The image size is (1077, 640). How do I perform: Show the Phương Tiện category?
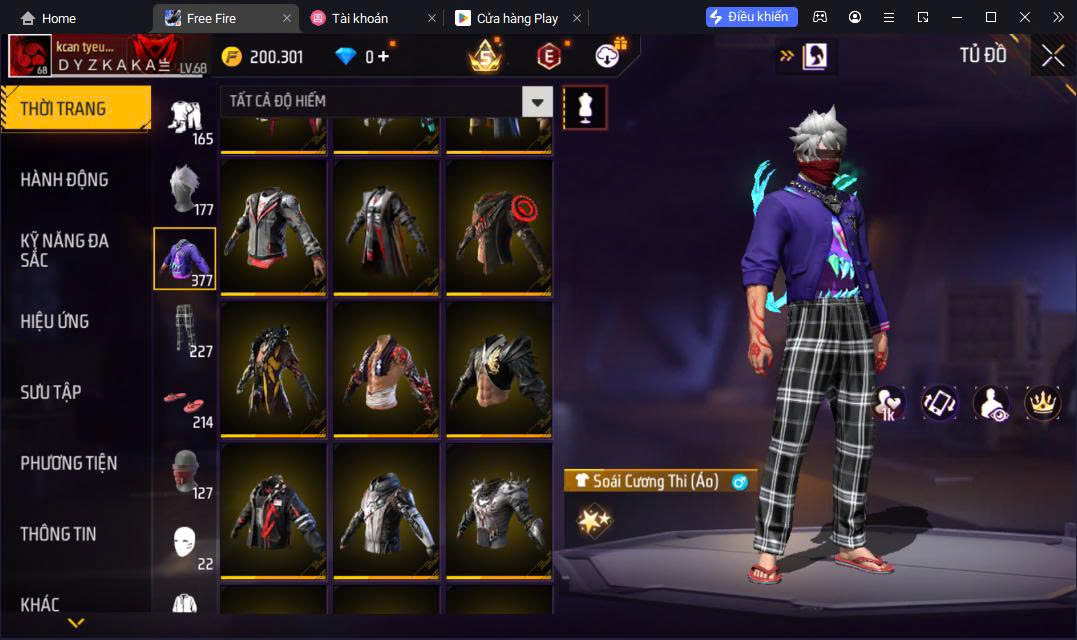pyautogui.click(x=69, y=463)
